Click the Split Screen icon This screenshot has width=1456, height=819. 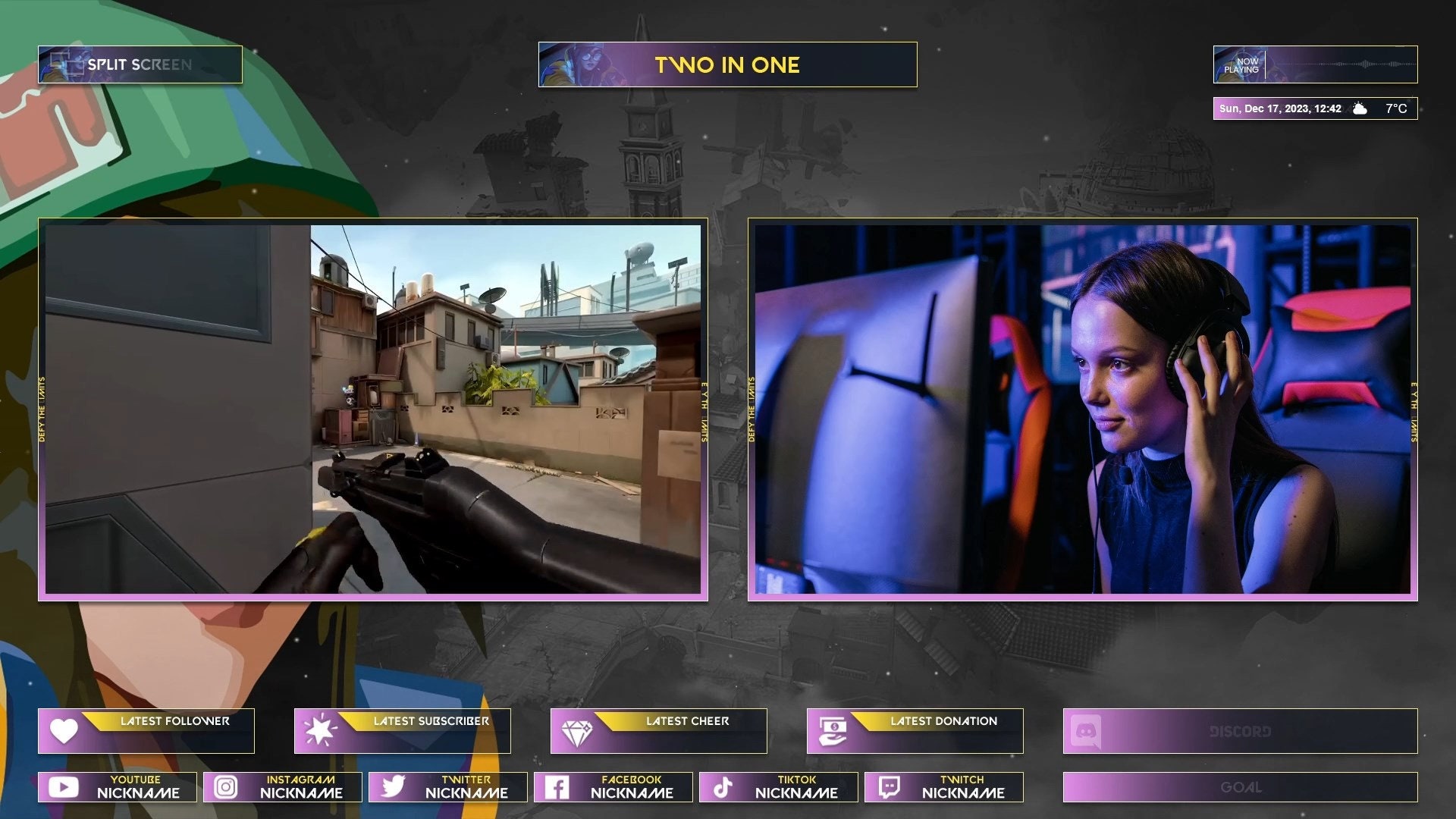click(x=67, y=64)
